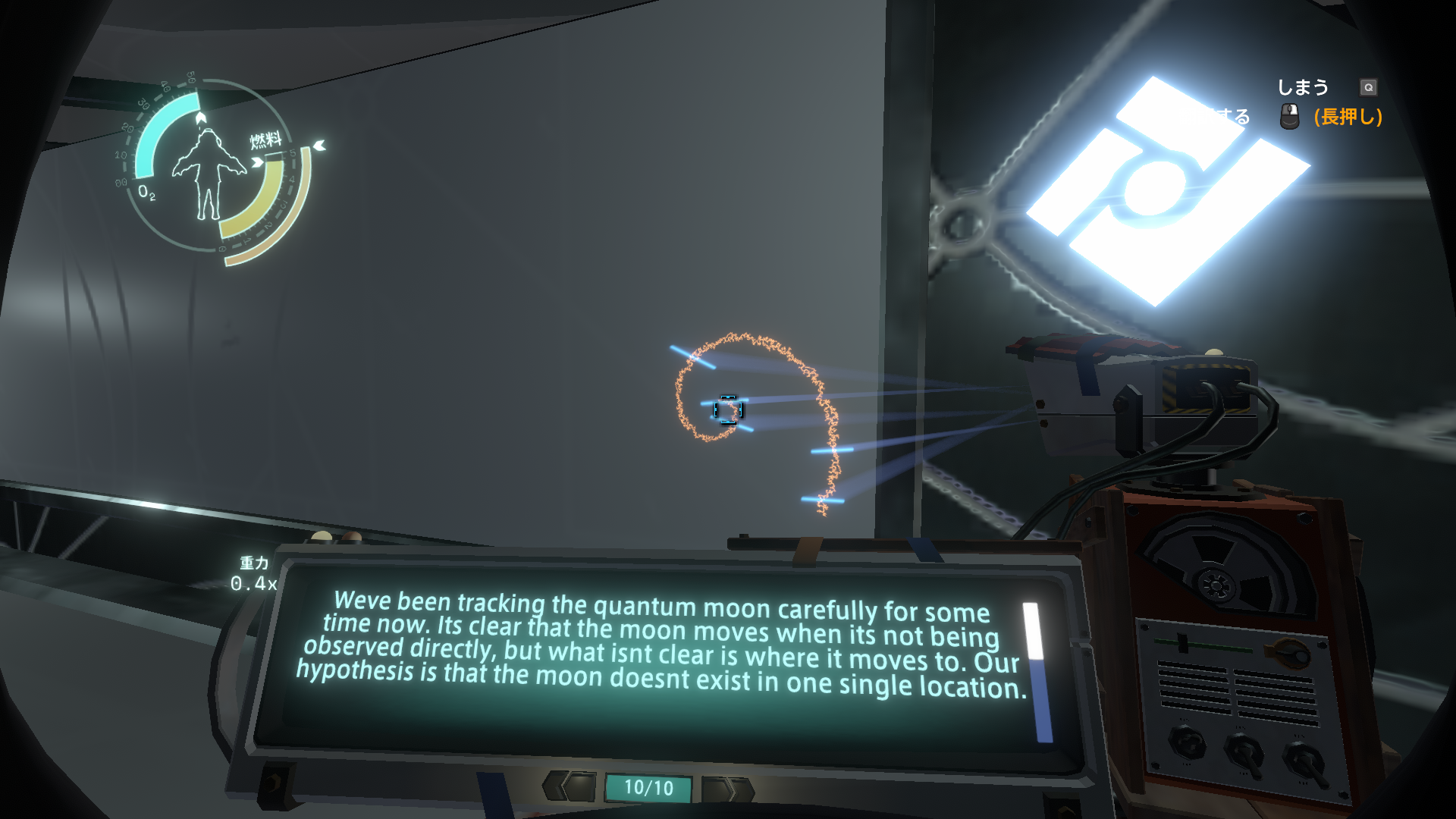Select the translator's next page arrow
Viewport: 1456px width, 819px height.
[728, 789]
